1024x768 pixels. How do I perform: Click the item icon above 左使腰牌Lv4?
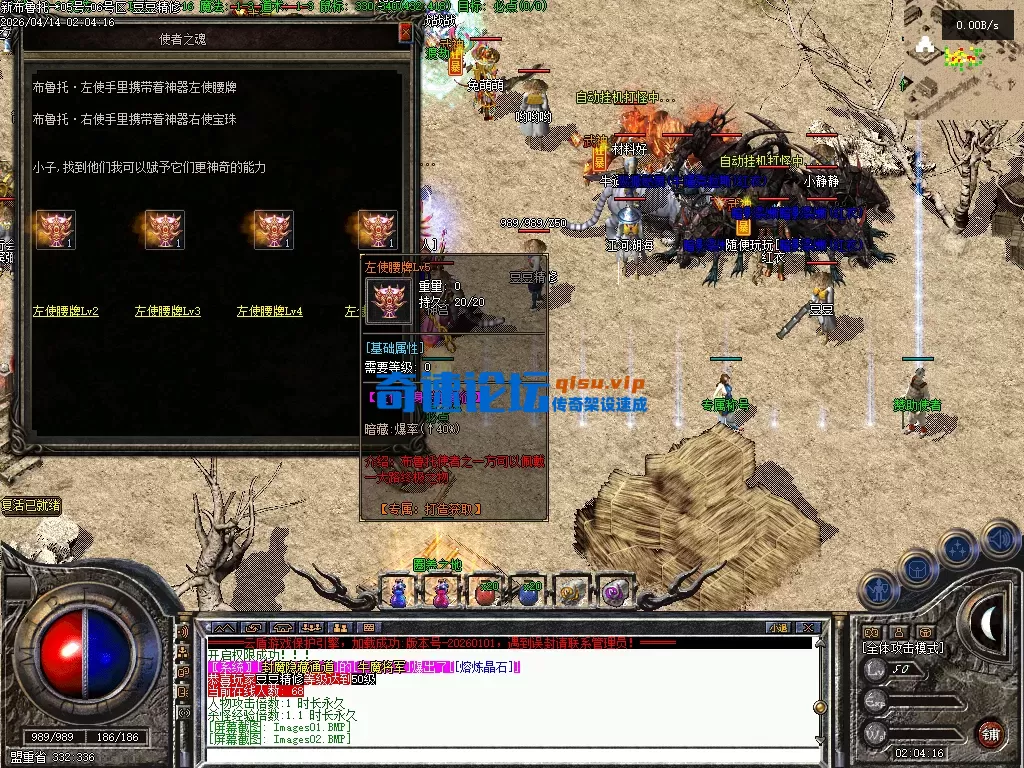tap(273, 230)
